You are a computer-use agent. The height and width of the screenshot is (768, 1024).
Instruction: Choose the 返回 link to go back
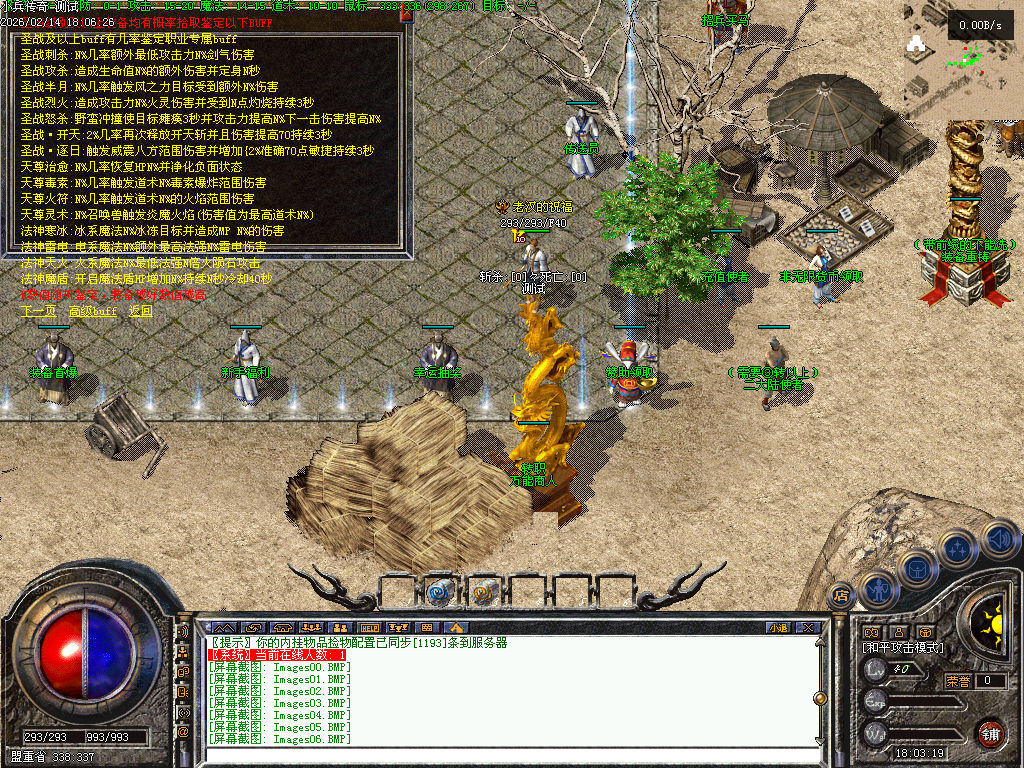point(141,312)
